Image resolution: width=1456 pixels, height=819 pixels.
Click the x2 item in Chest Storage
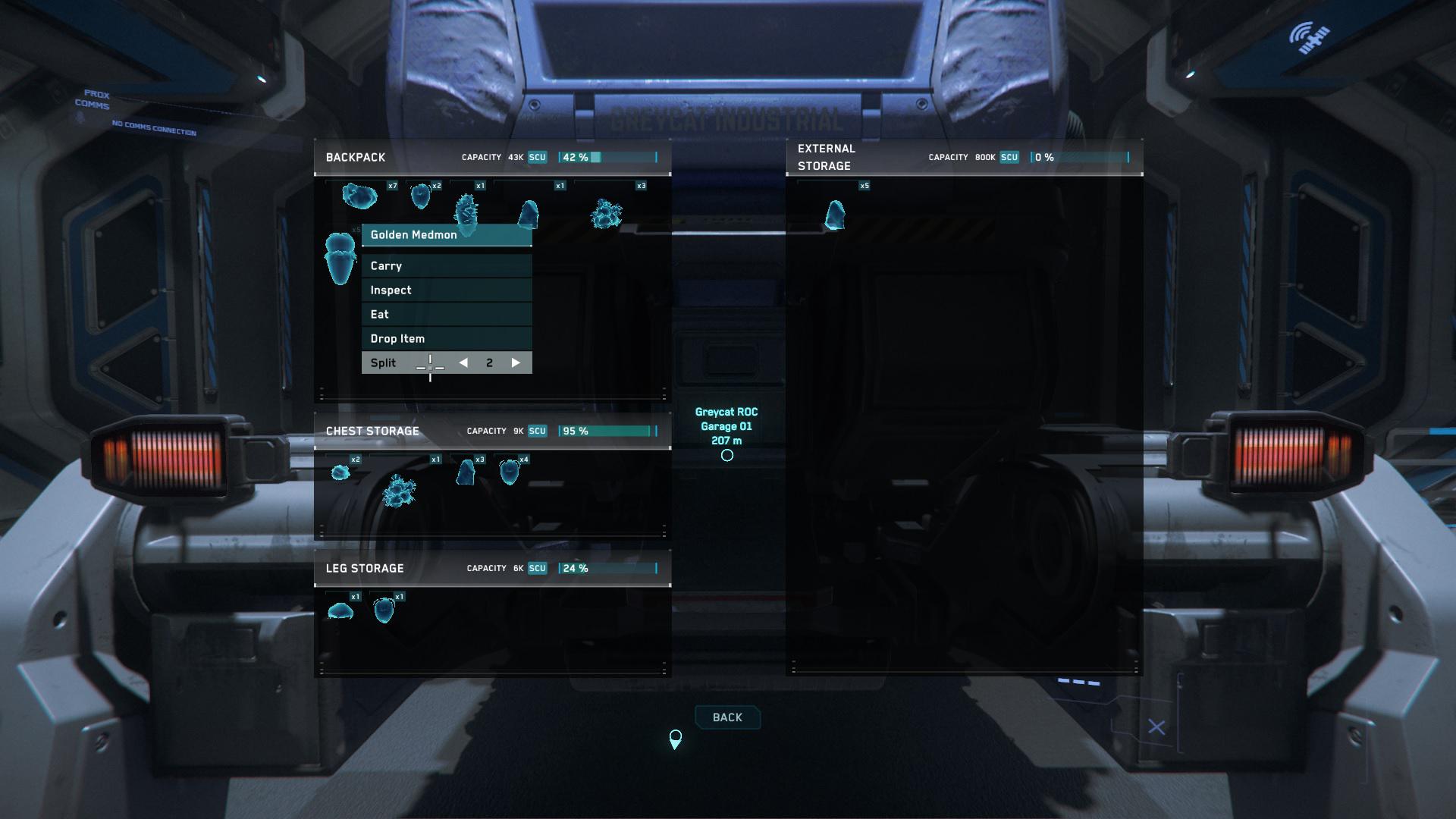(x=341, y=472)
